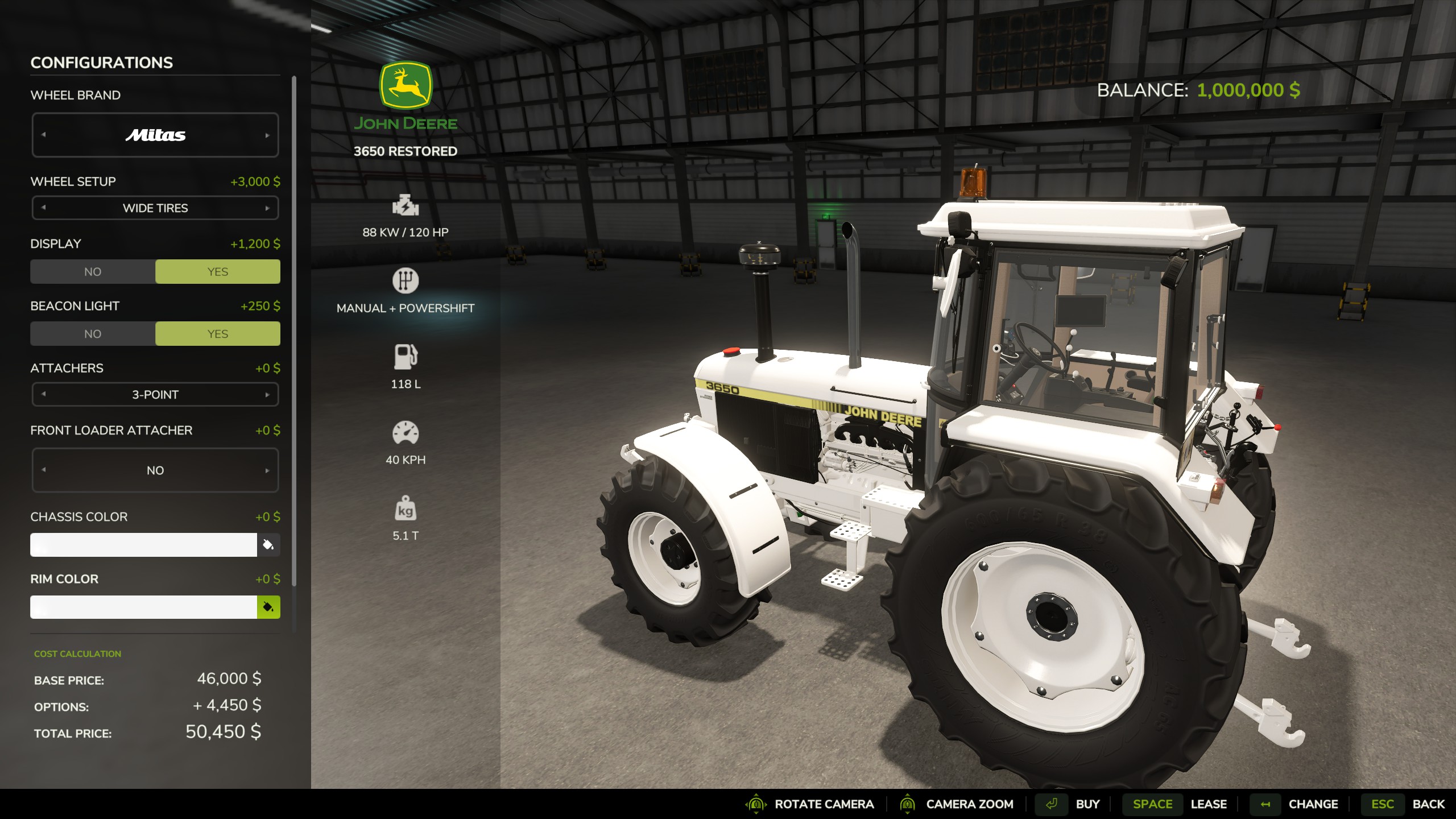1456x819 pixels.
Task: Cycle Front Loader Attacher forward
Action: point(267,470)
